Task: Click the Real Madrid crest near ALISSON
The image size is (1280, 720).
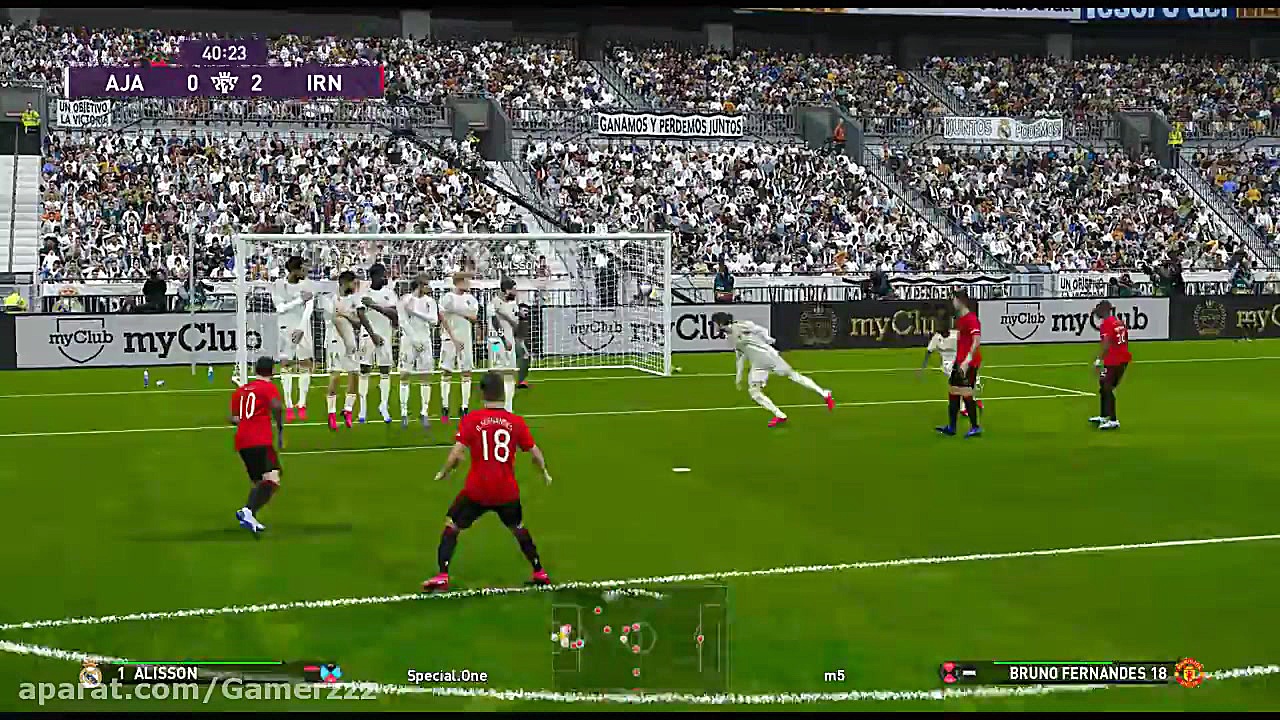Action: [88, 673]
